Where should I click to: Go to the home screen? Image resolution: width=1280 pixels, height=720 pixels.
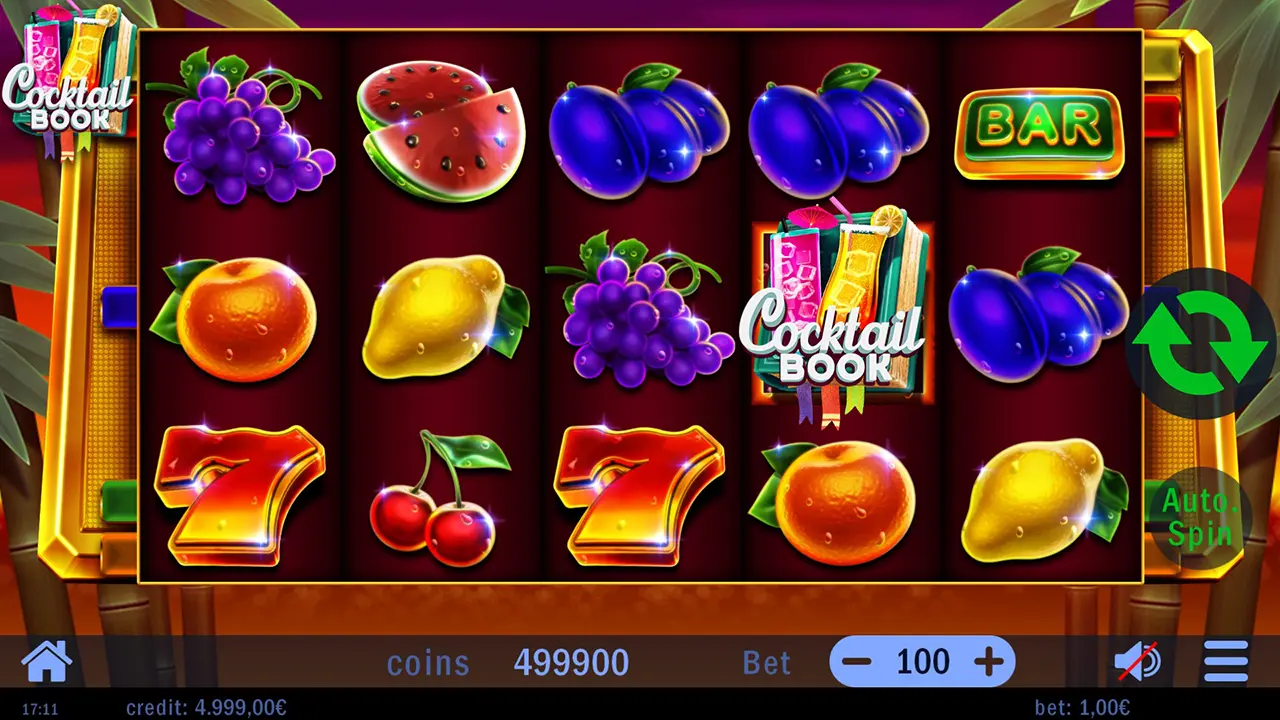(47, 661)
